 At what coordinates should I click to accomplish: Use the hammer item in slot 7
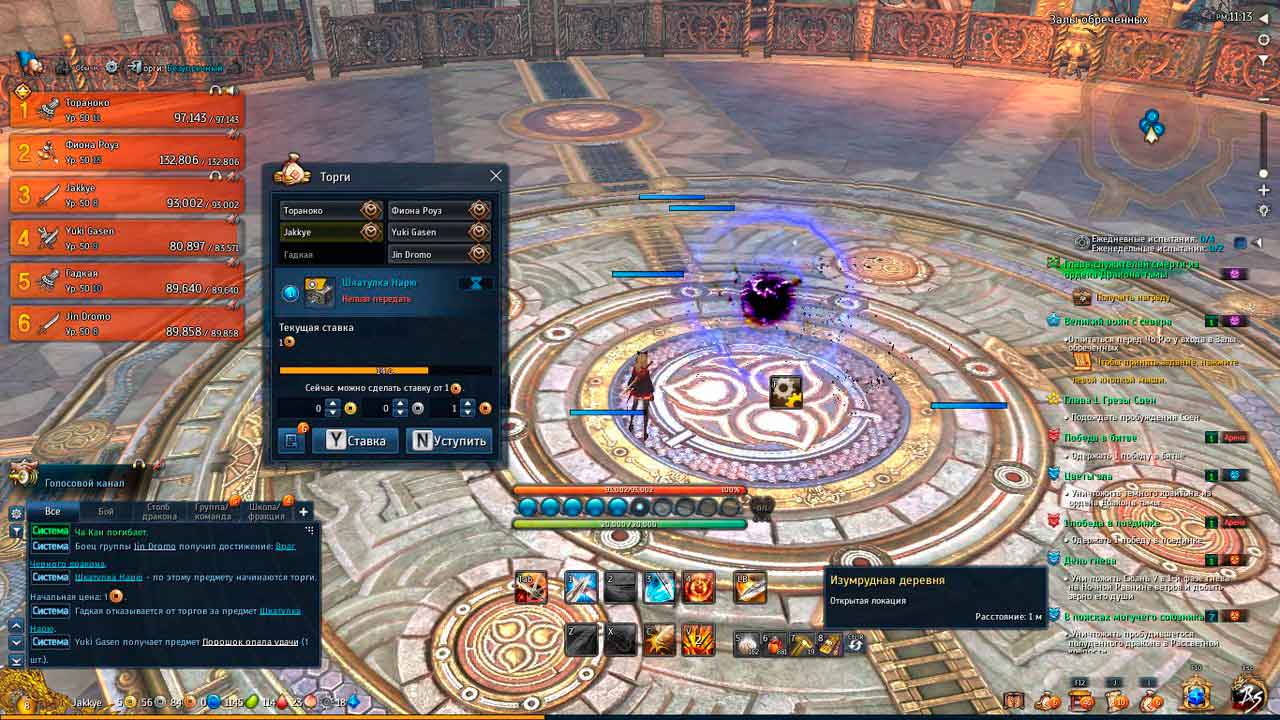(802, 644)
